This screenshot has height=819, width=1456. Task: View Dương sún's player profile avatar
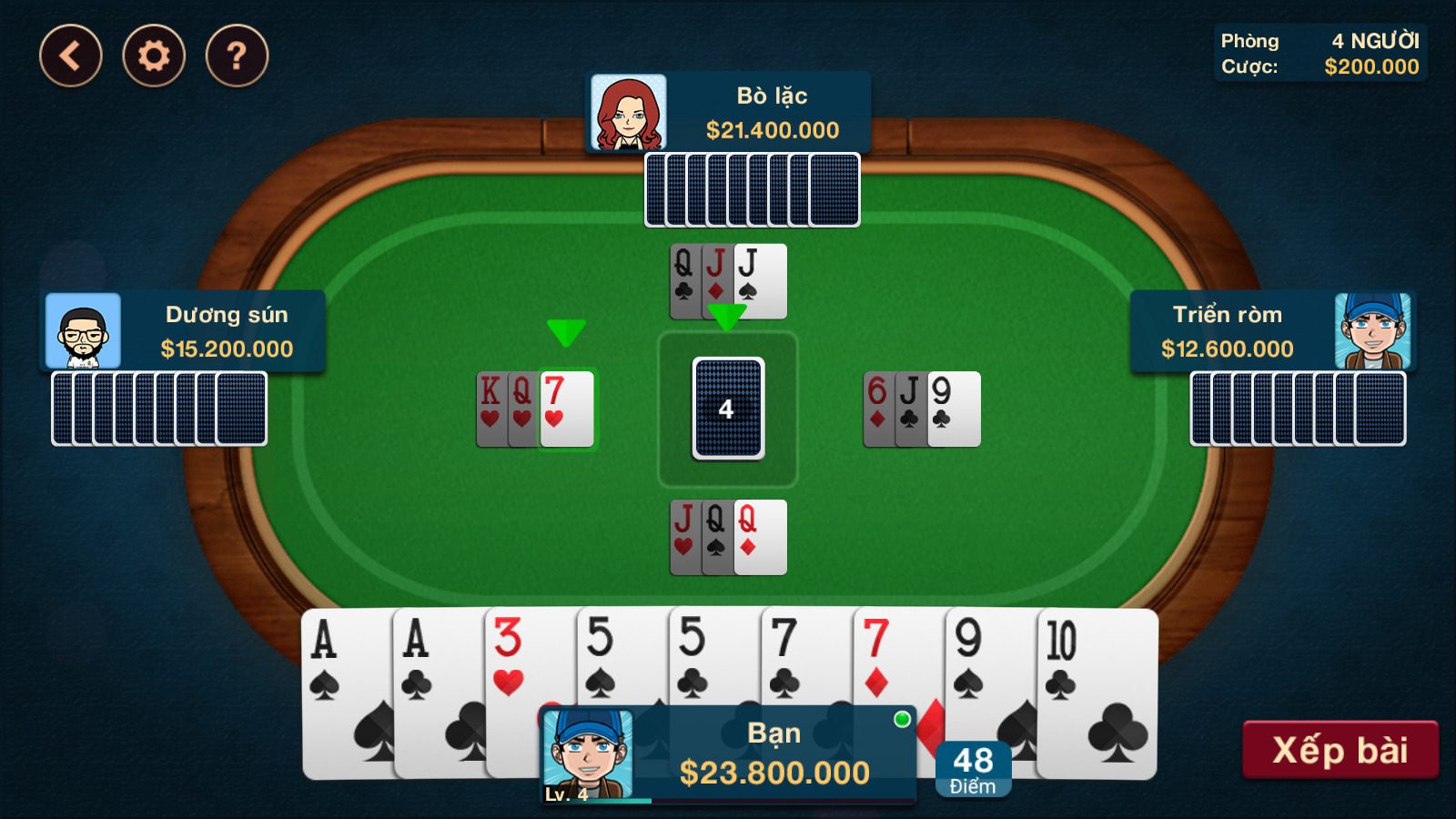[83, 331]
